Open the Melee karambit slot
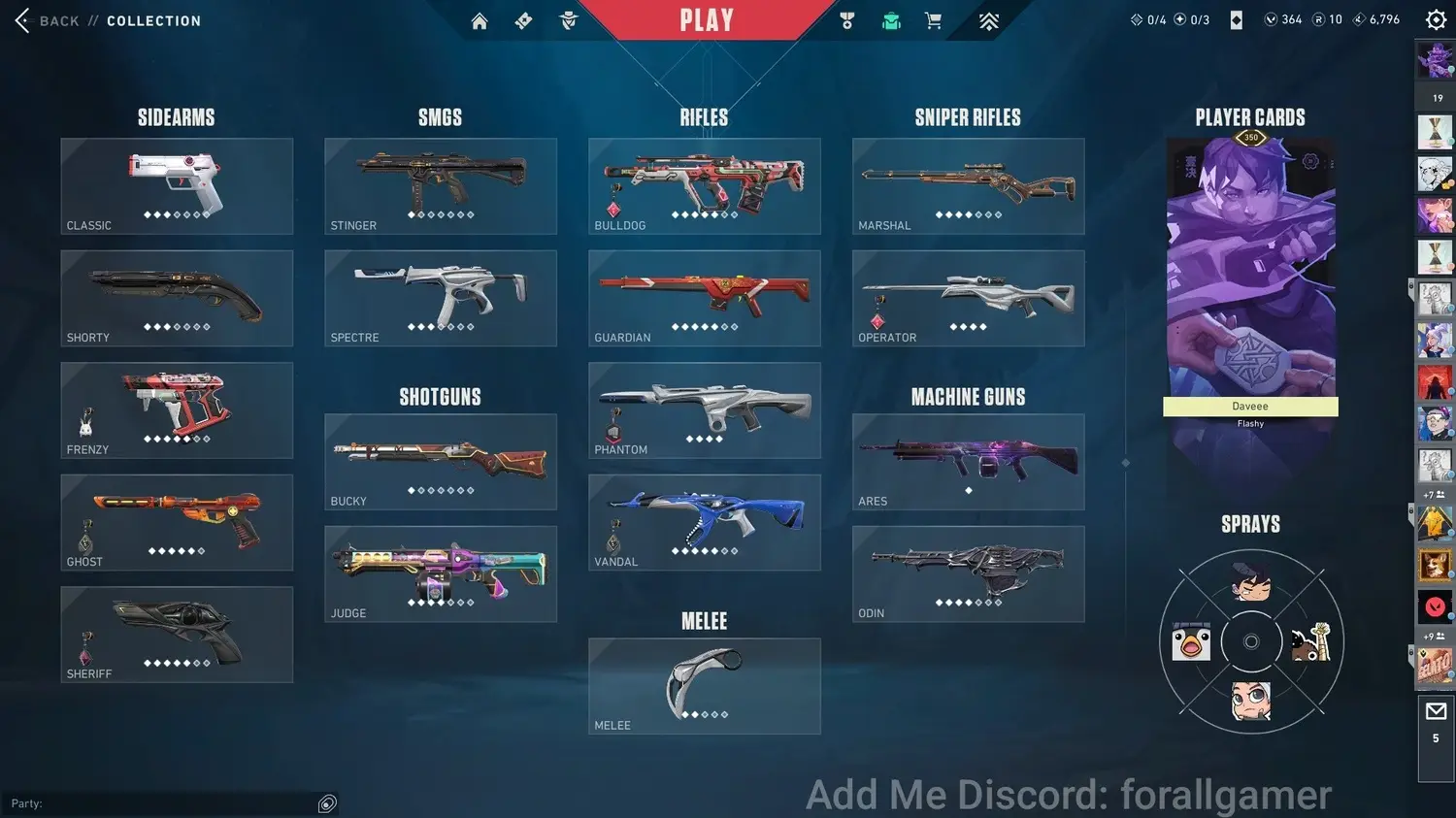The height and width of the screenshot is (818, 1456). [705, 685]
